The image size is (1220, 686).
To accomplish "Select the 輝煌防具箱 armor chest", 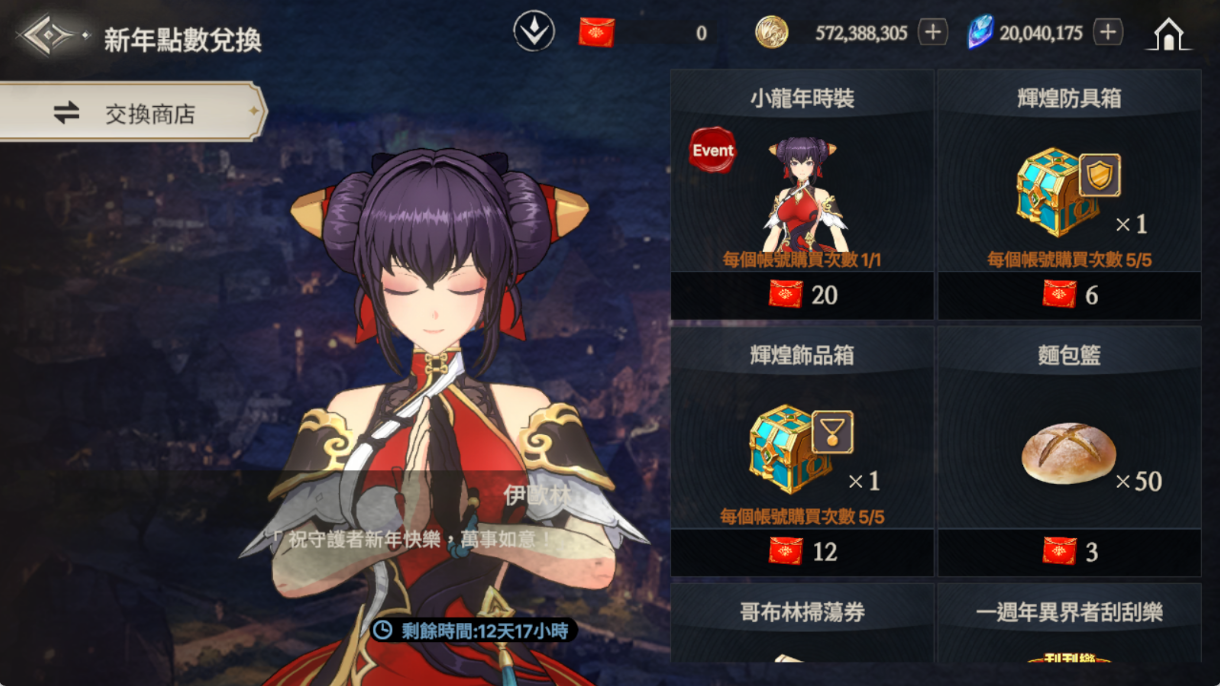I will point(1069,190).
